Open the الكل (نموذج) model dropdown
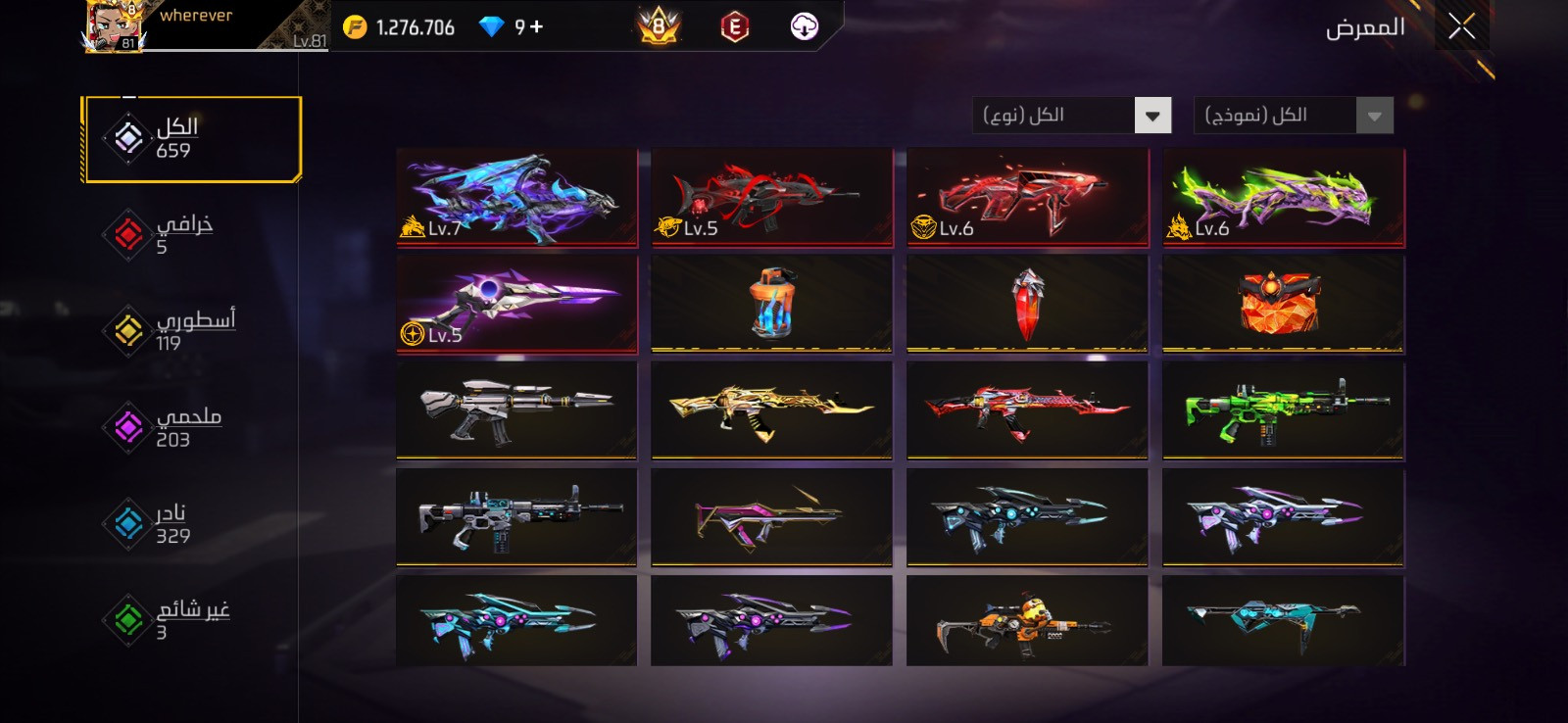Image resolution: width=1568 pixels, height=723 pixels. click(x=1293, y=116)
